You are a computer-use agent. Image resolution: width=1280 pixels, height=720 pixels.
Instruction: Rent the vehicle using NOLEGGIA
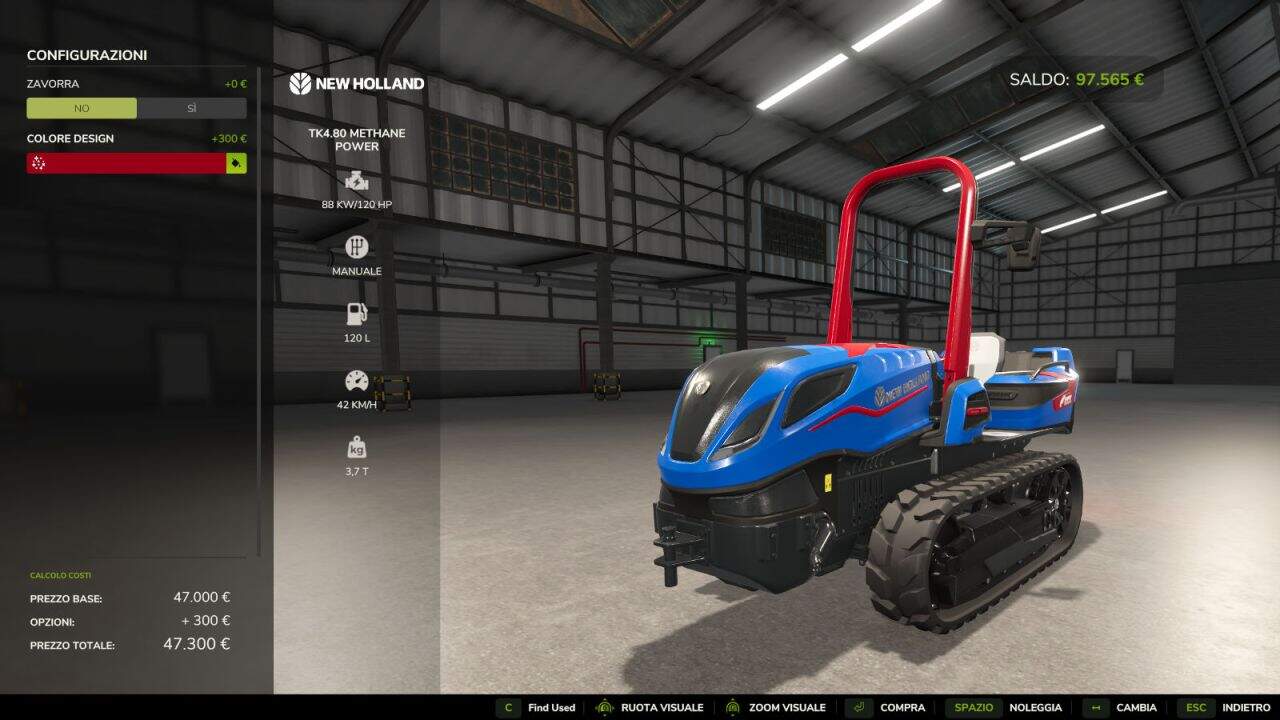tap(1037, 707)
